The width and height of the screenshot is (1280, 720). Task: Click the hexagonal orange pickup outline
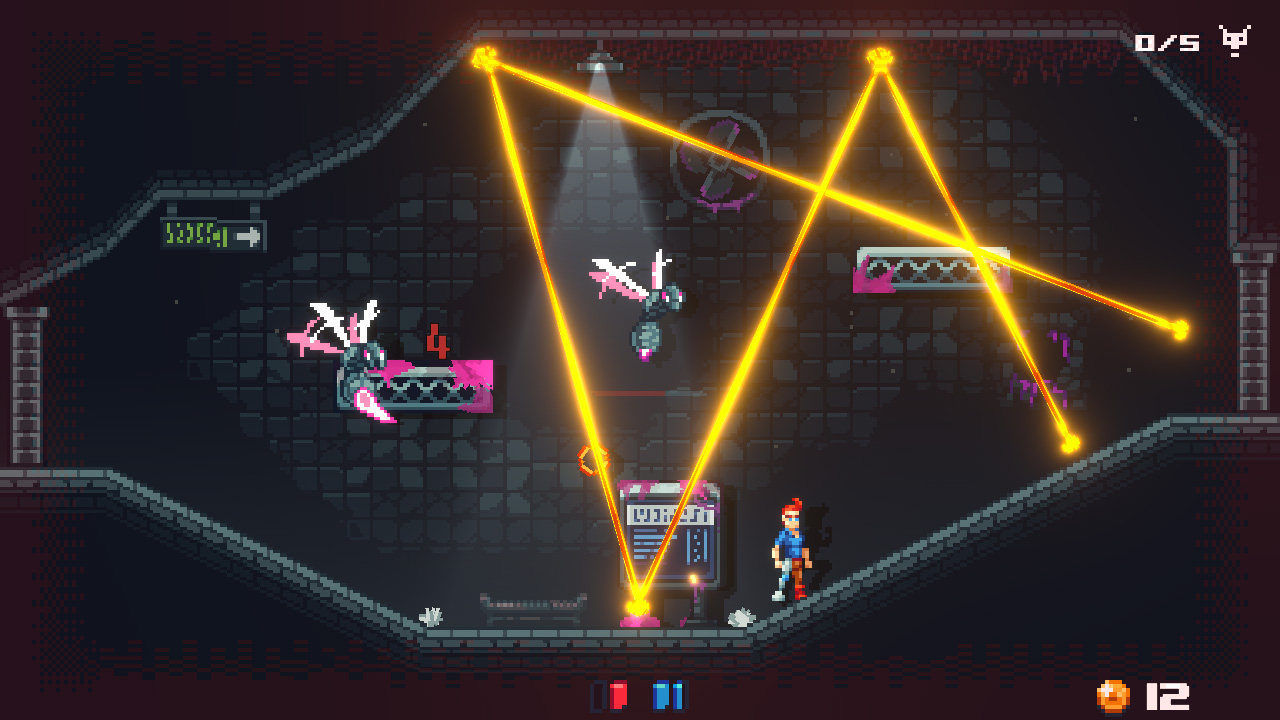point(591,459)
